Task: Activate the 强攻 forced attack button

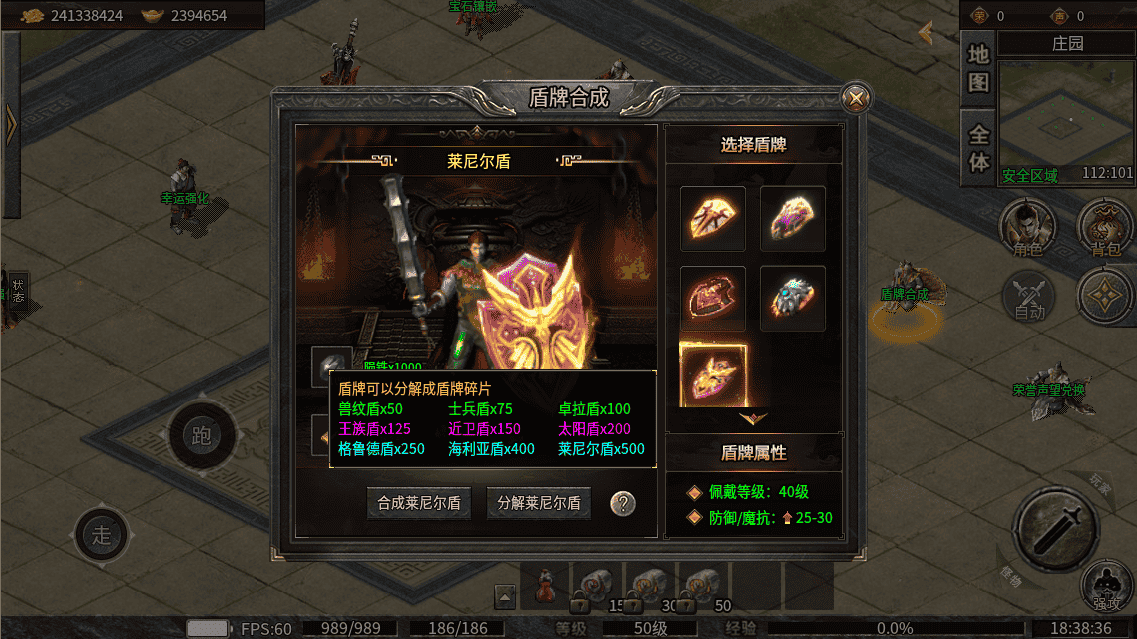Action: pyautogui.click(x=1106, y=586)
